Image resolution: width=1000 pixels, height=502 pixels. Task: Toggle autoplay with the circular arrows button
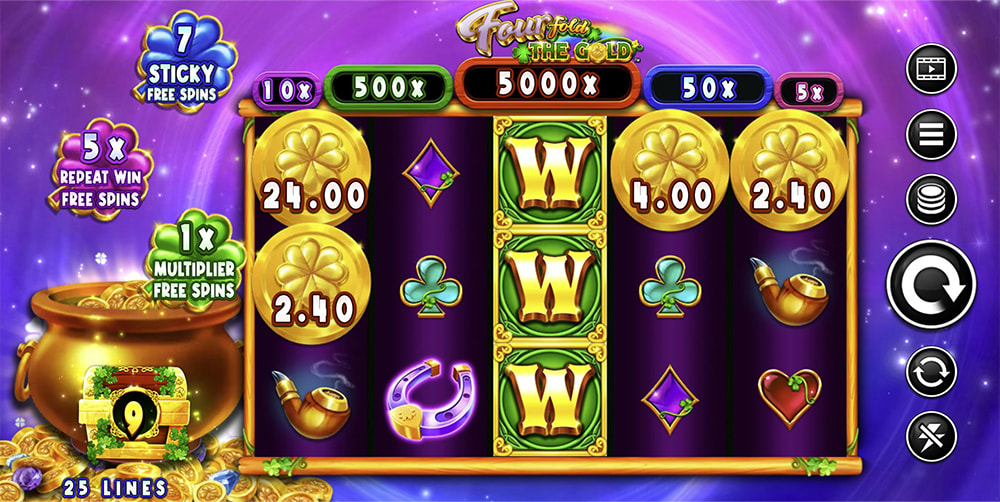931,372
